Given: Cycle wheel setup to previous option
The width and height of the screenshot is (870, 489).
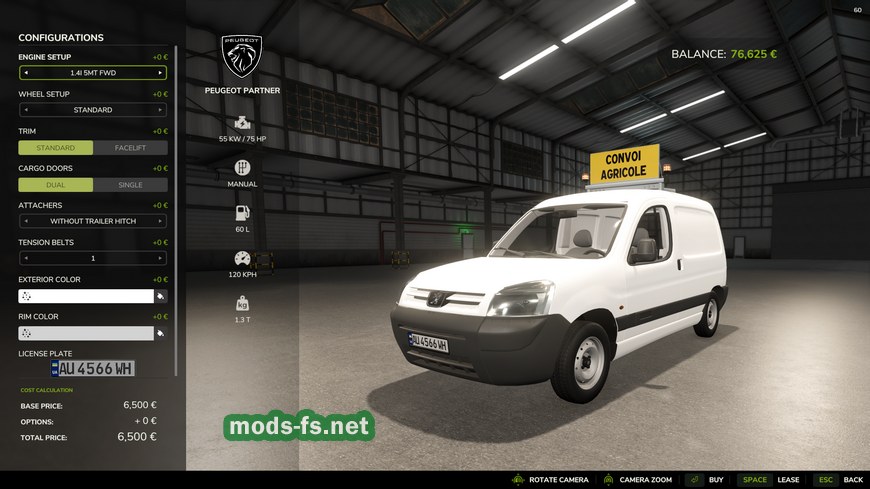Looking at the screenshot, I should click(26, 110).
